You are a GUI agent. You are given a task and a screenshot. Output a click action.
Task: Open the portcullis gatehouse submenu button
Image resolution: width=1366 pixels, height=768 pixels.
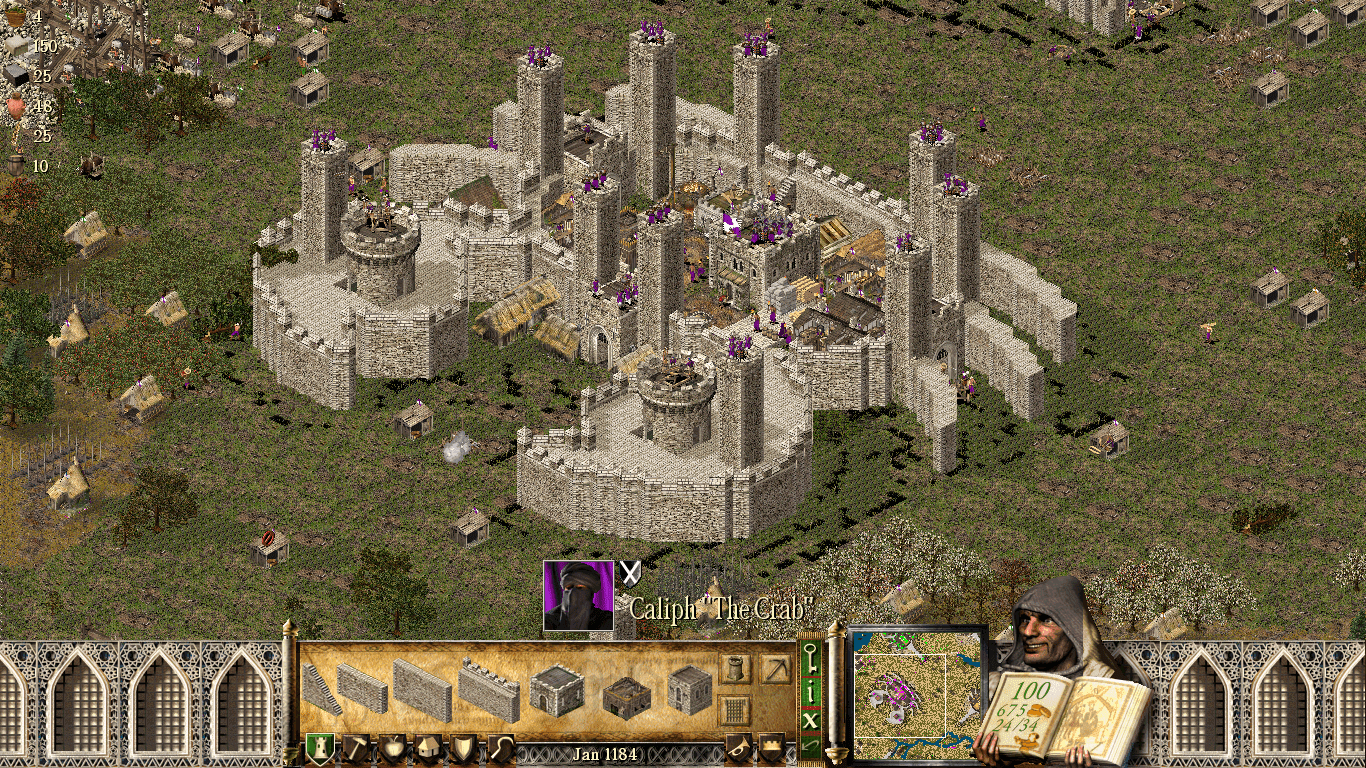tap(735, 710)
